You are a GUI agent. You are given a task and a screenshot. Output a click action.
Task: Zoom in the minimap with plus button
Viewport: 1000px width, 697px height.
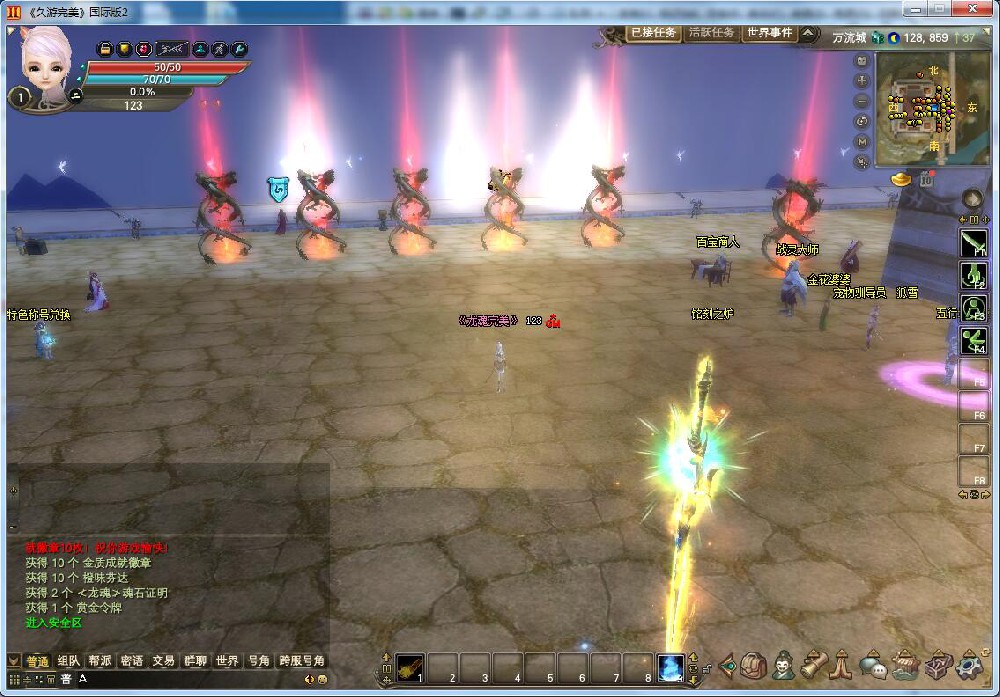click(862, 81)
